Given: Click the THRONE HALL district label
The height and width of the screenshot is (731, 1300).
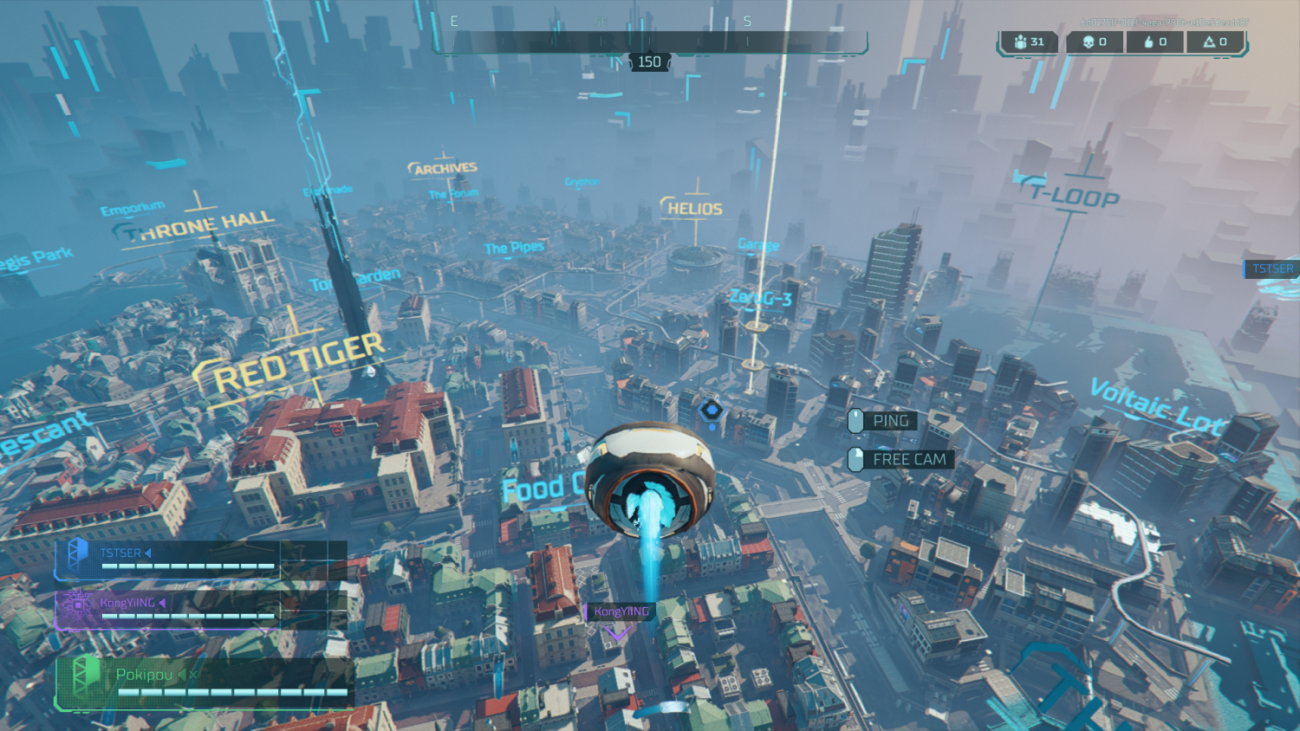Looking at the screenshot, I should pyautogui.click(x=204, y=223).
